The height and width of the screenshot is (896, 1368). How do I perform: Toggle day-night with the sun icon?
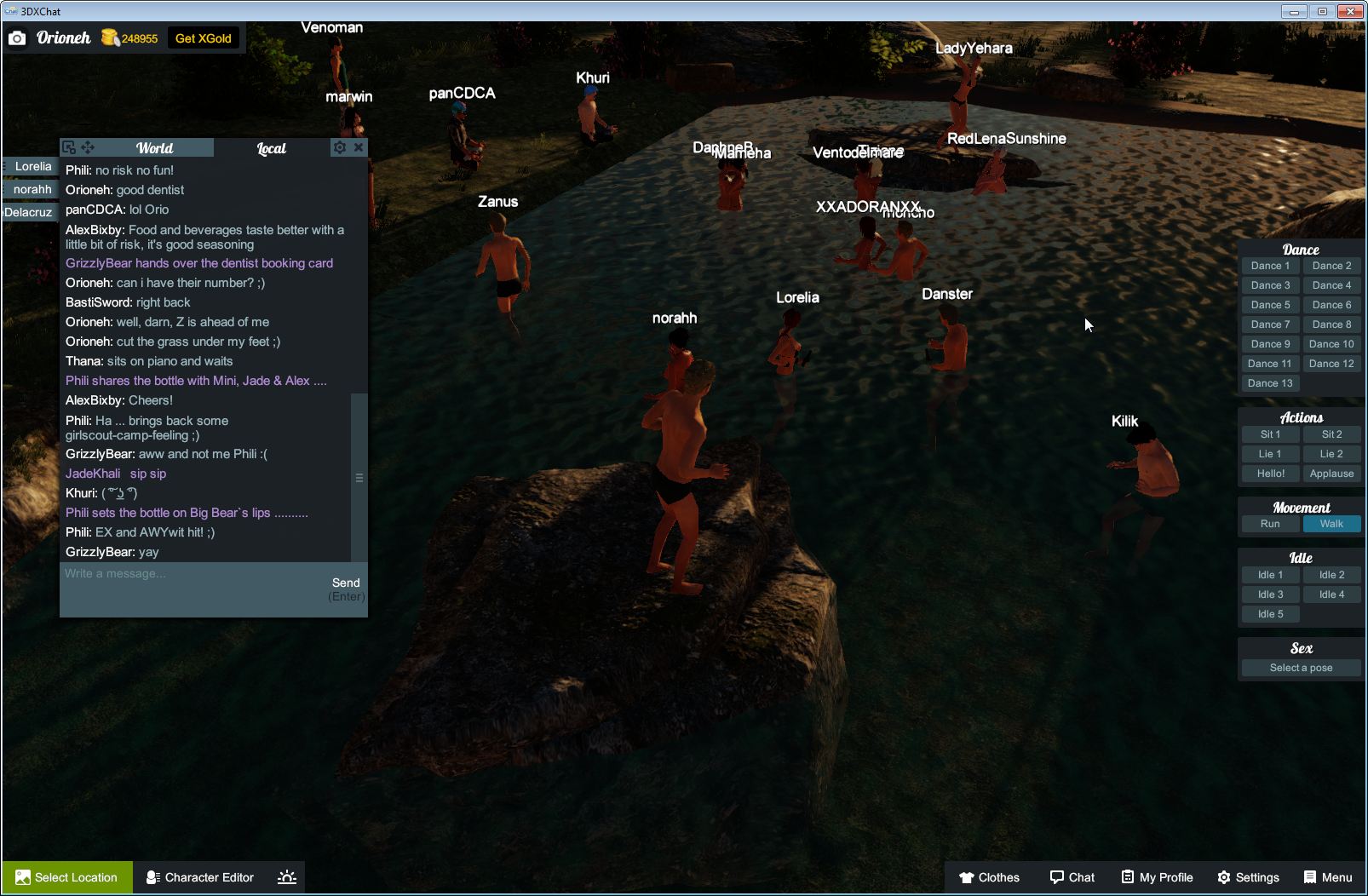[x=287, y=877]
